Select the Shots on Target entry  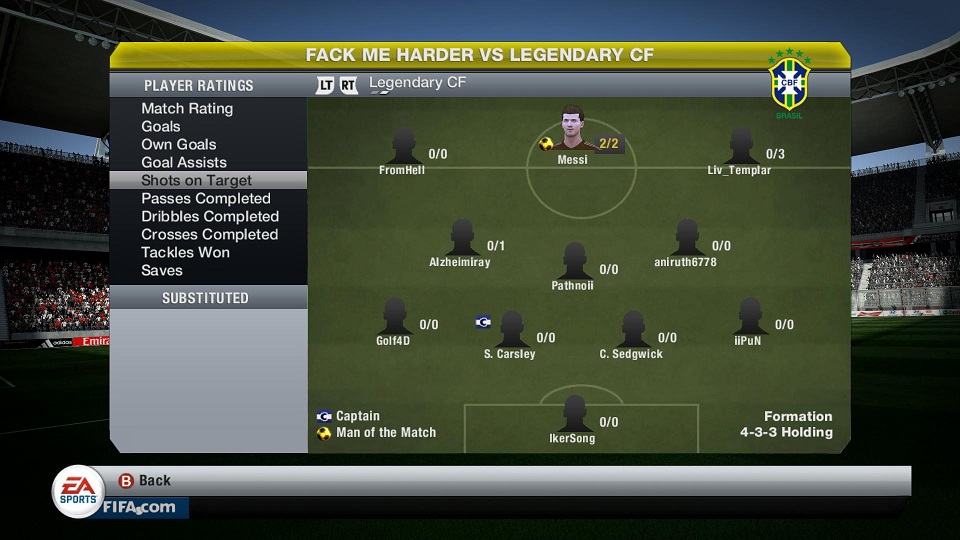click(x=196, y=180)
